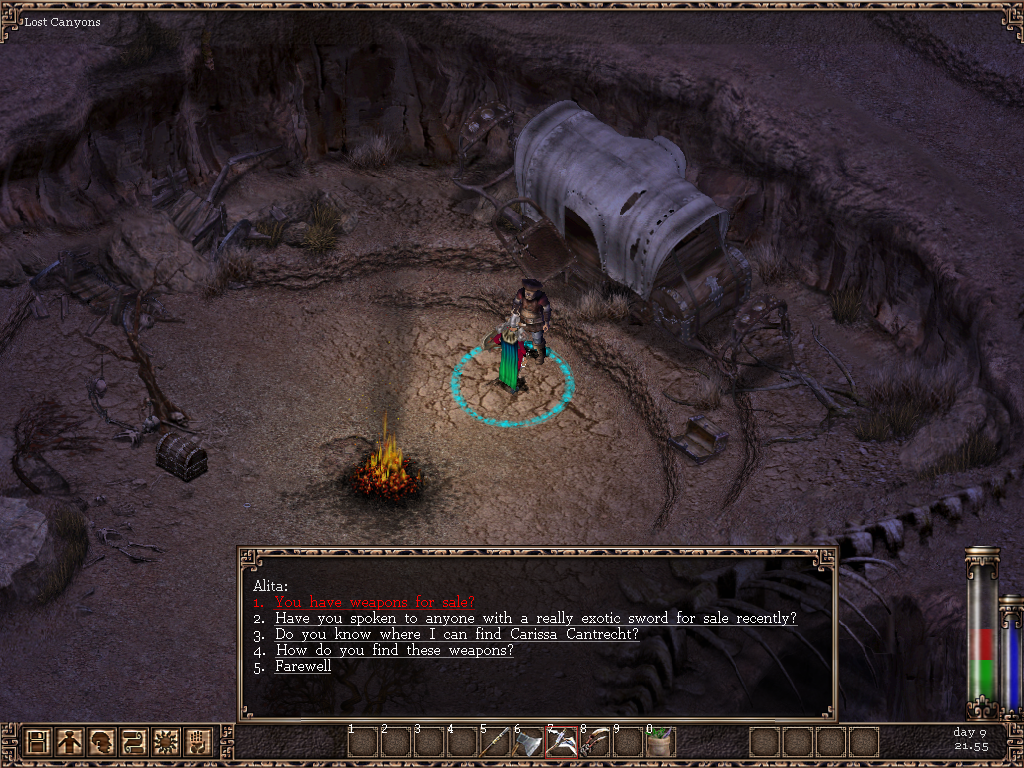Select the highlighted bow in hotbar slot 7
The width and height of the screenshot is (1024, 768).
tap(561, 742)
